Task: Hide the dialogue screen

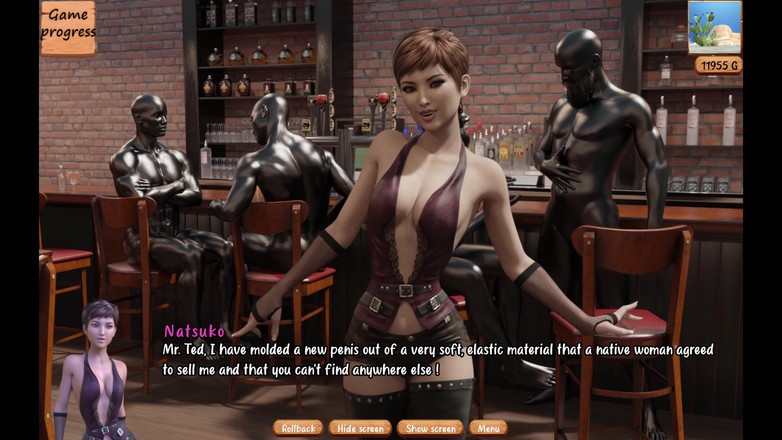Action: click(360, 428)
